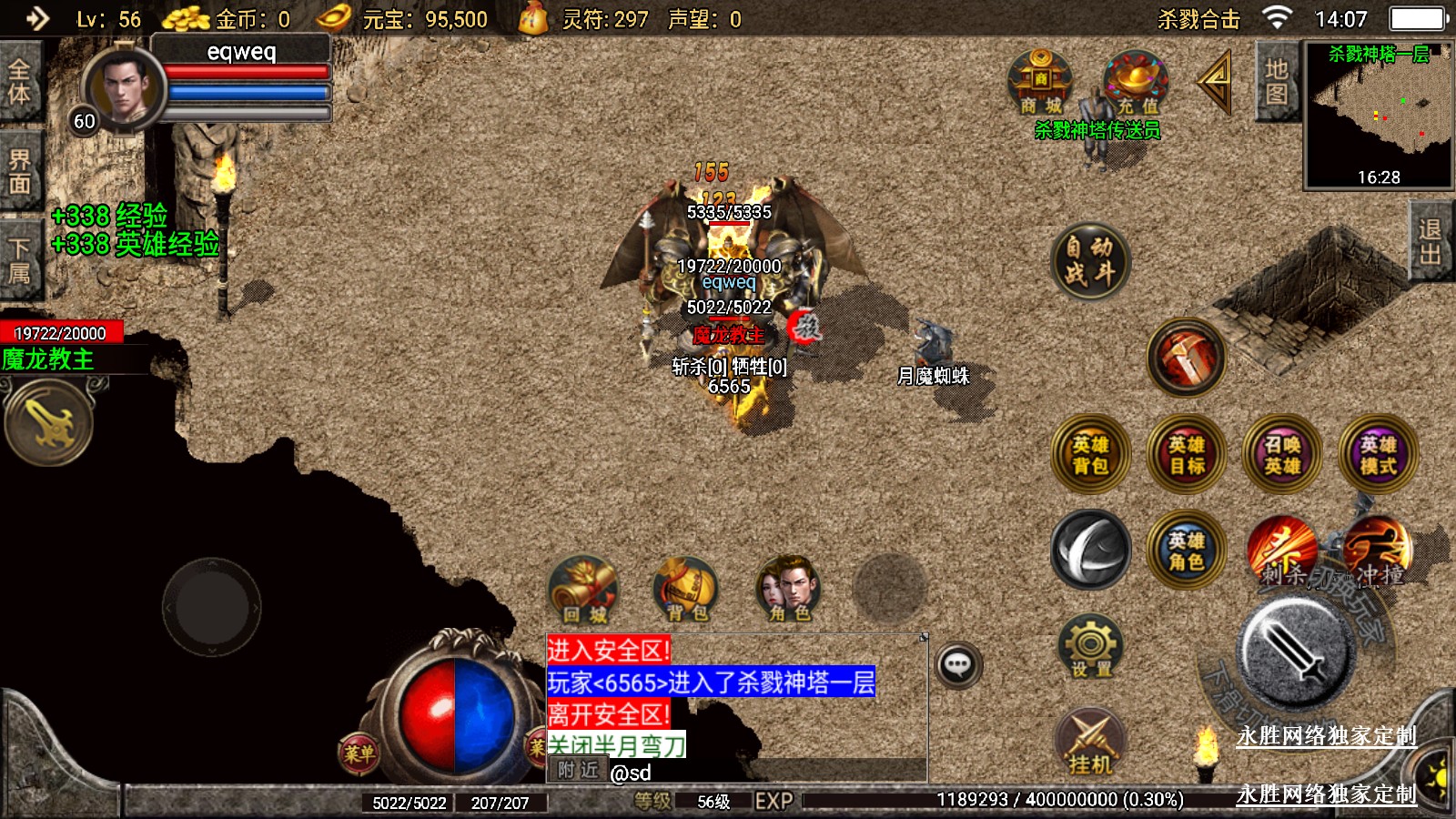Activate the 召唤英雄 summon hero button
This screenshot has height=819, width=1456.
coord(1282,454)
